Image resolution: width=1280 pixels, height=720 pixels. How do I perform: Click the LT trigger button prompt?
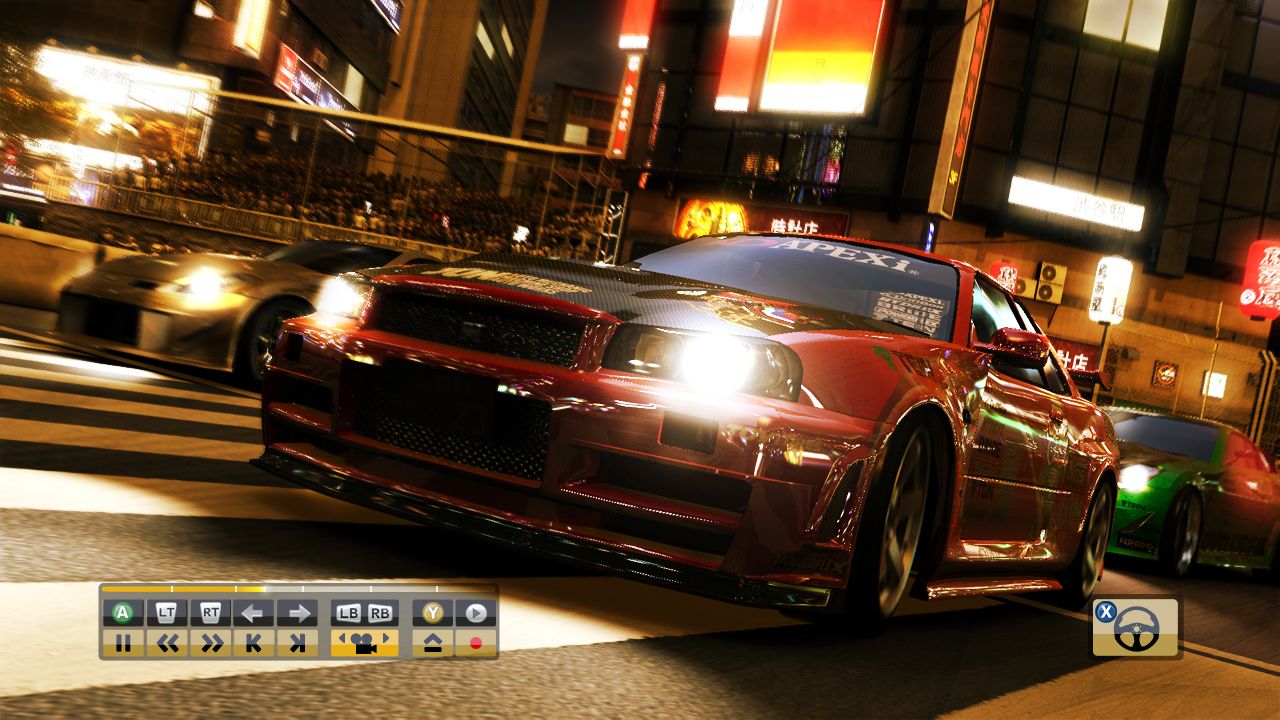(x=164, y=613)
